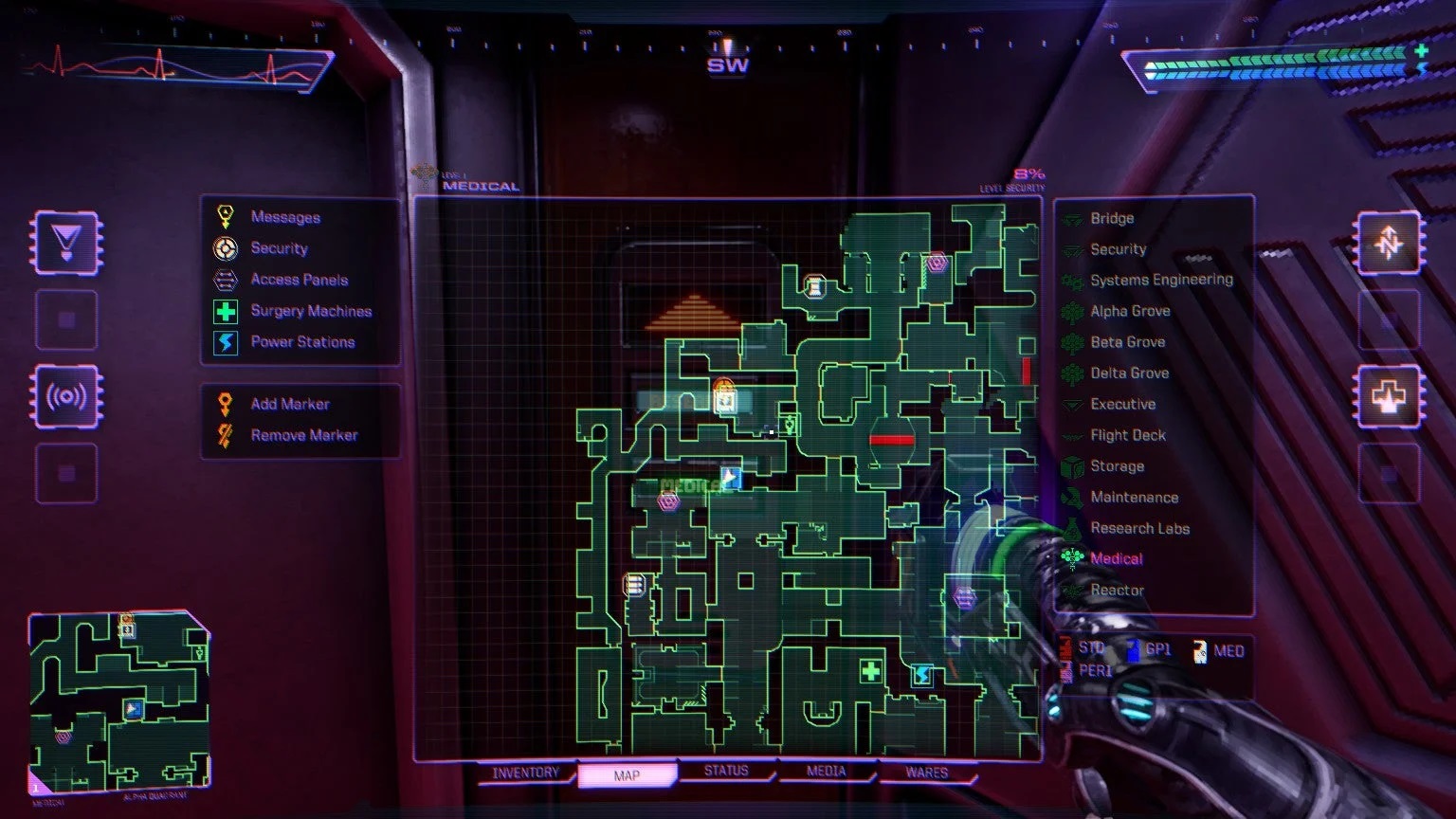Open the STATUS tab
Screen dimensions: 1456x819
(727, 772)
